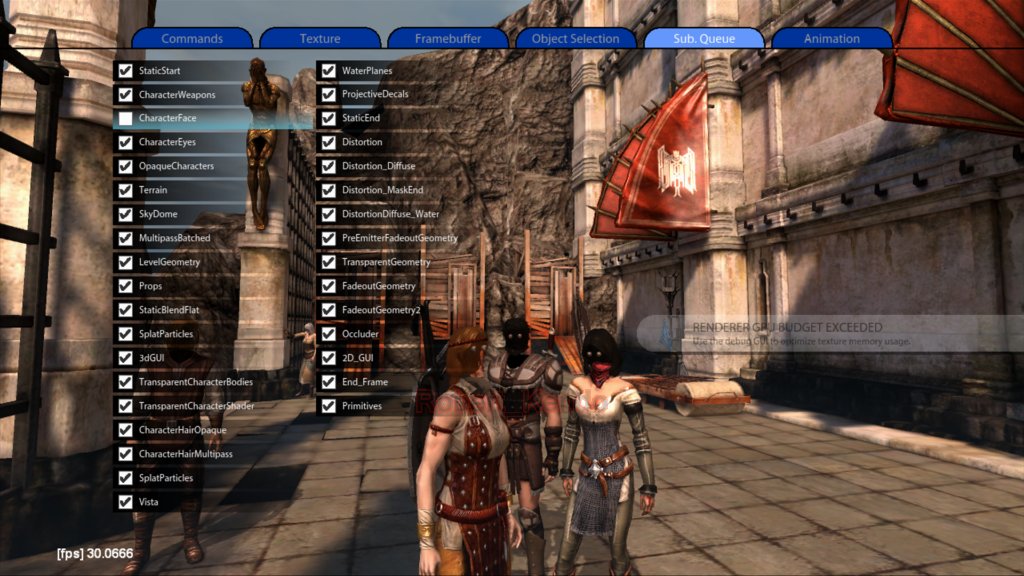The width and height of the screenshot is (1024, 576).
Task: Select the Framebuffer tab
Action: click(x=448, y=39)
